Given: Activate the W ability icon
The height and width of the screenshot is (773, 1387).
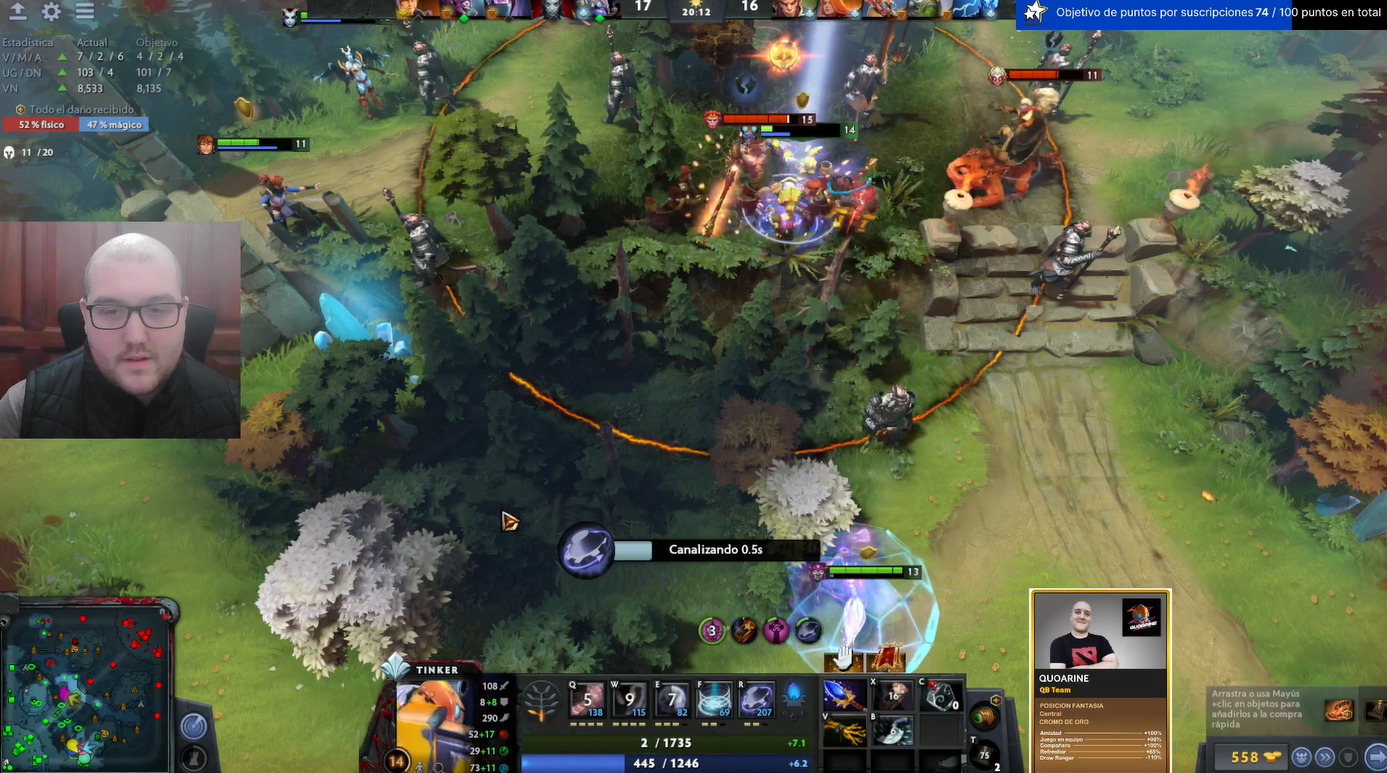Looking at the screenshot, I should 630,700.
